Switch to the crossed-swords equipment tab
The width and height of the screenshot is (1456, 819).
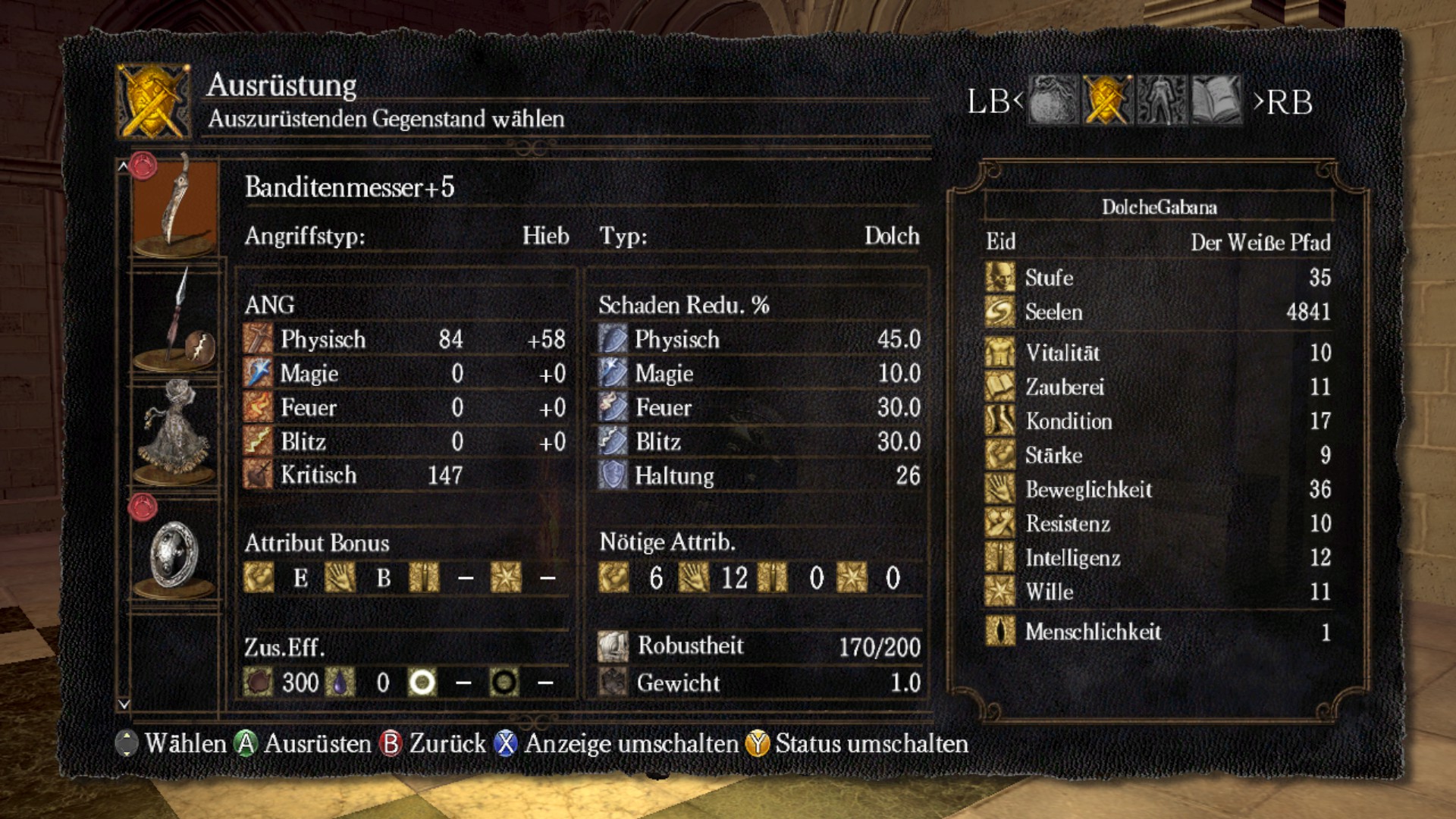pyautogui.click(x=1107, y=100)
